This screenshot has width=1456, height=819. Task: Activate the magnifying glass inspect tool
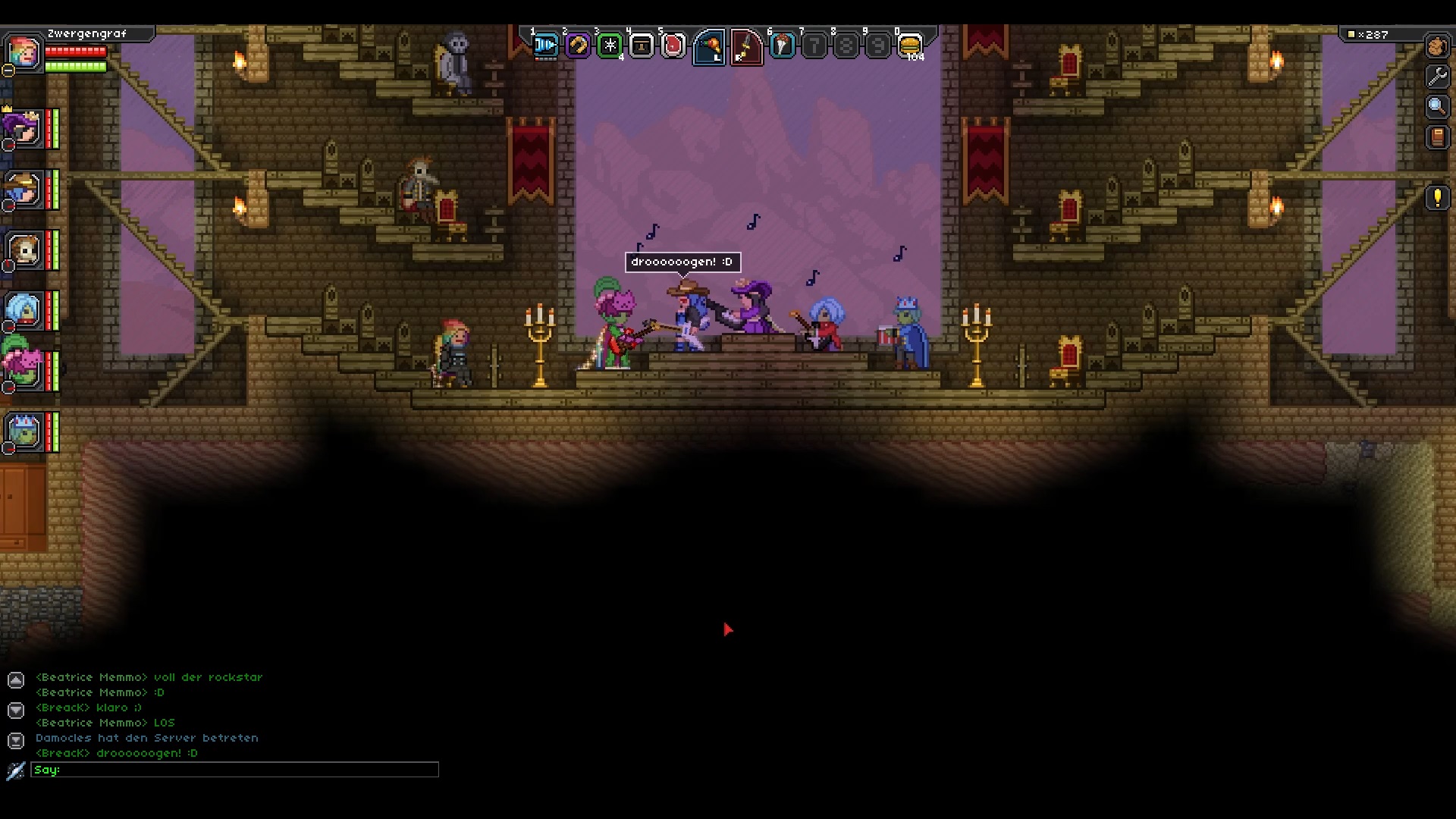1437,107
